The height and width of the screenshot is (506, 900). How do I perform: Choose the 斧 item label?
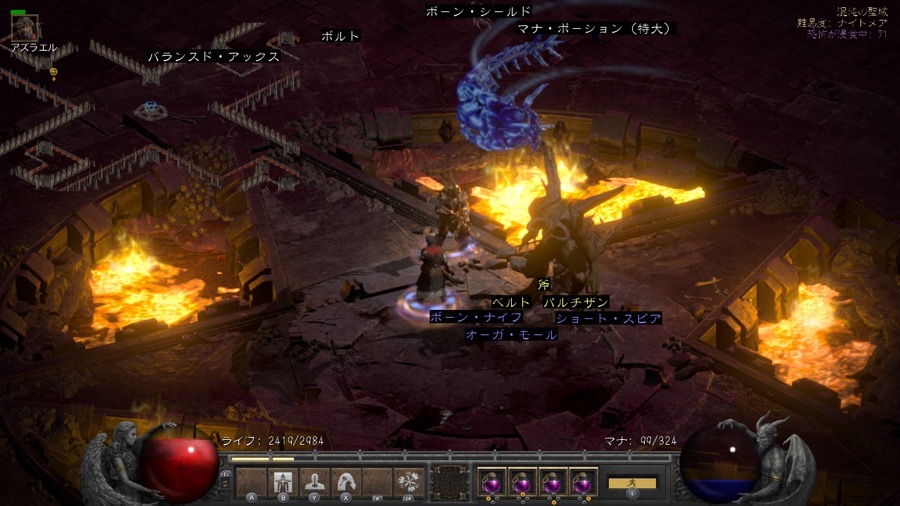click(543, 285)
